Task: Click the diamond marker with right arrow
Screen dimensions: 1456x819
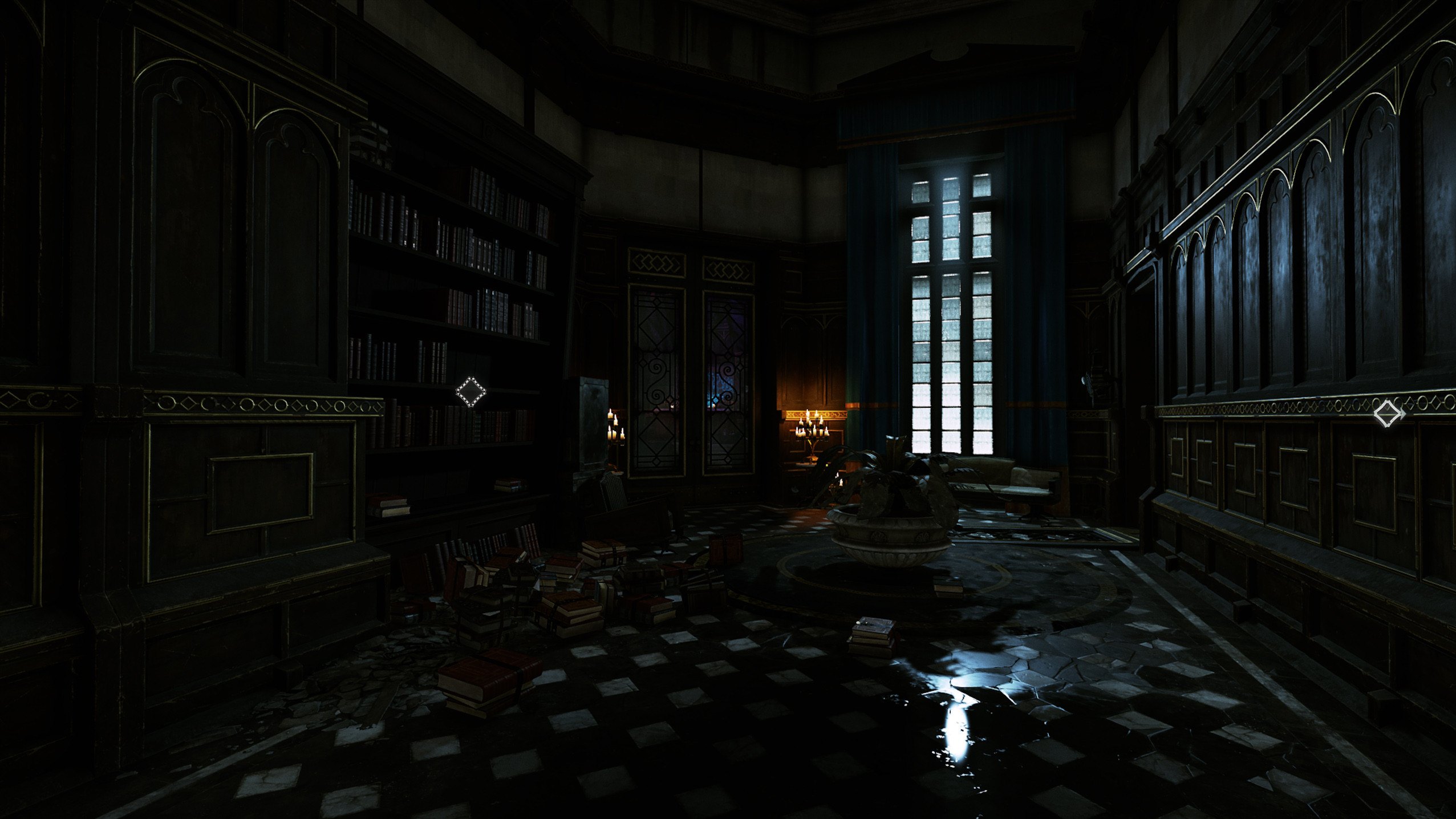Action: (1388, 413)
